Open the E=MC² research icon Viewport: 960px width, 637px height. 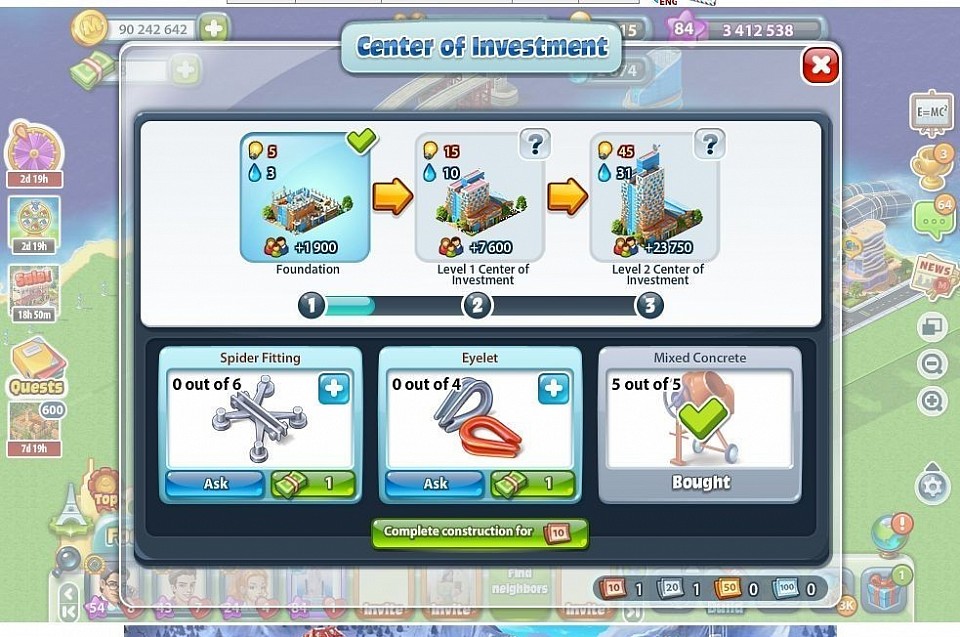pyautogui.click(x=931, y=113)
